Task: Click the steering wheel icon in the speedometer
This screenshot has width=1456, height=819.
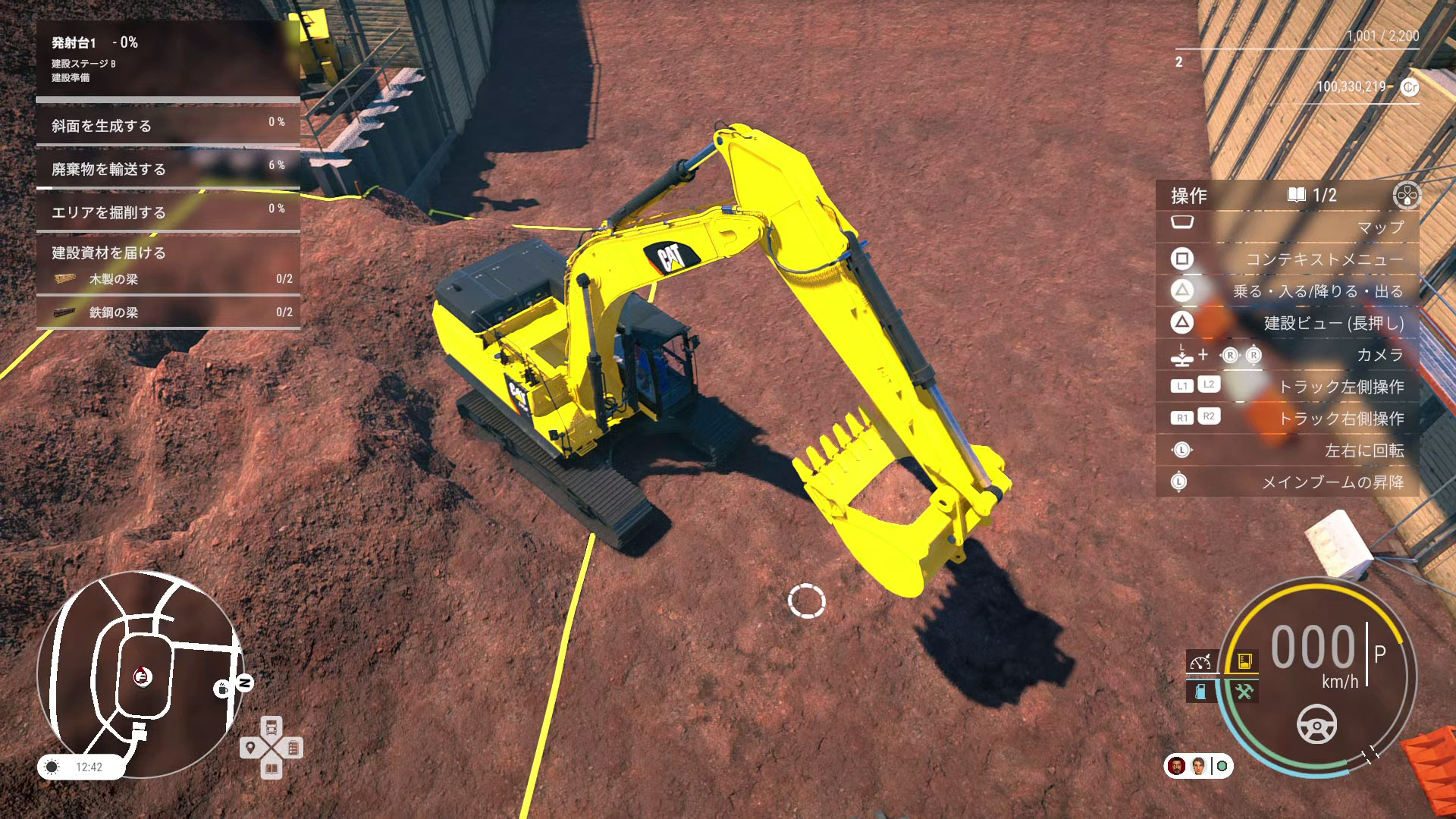Action: tap(1317, 724)
